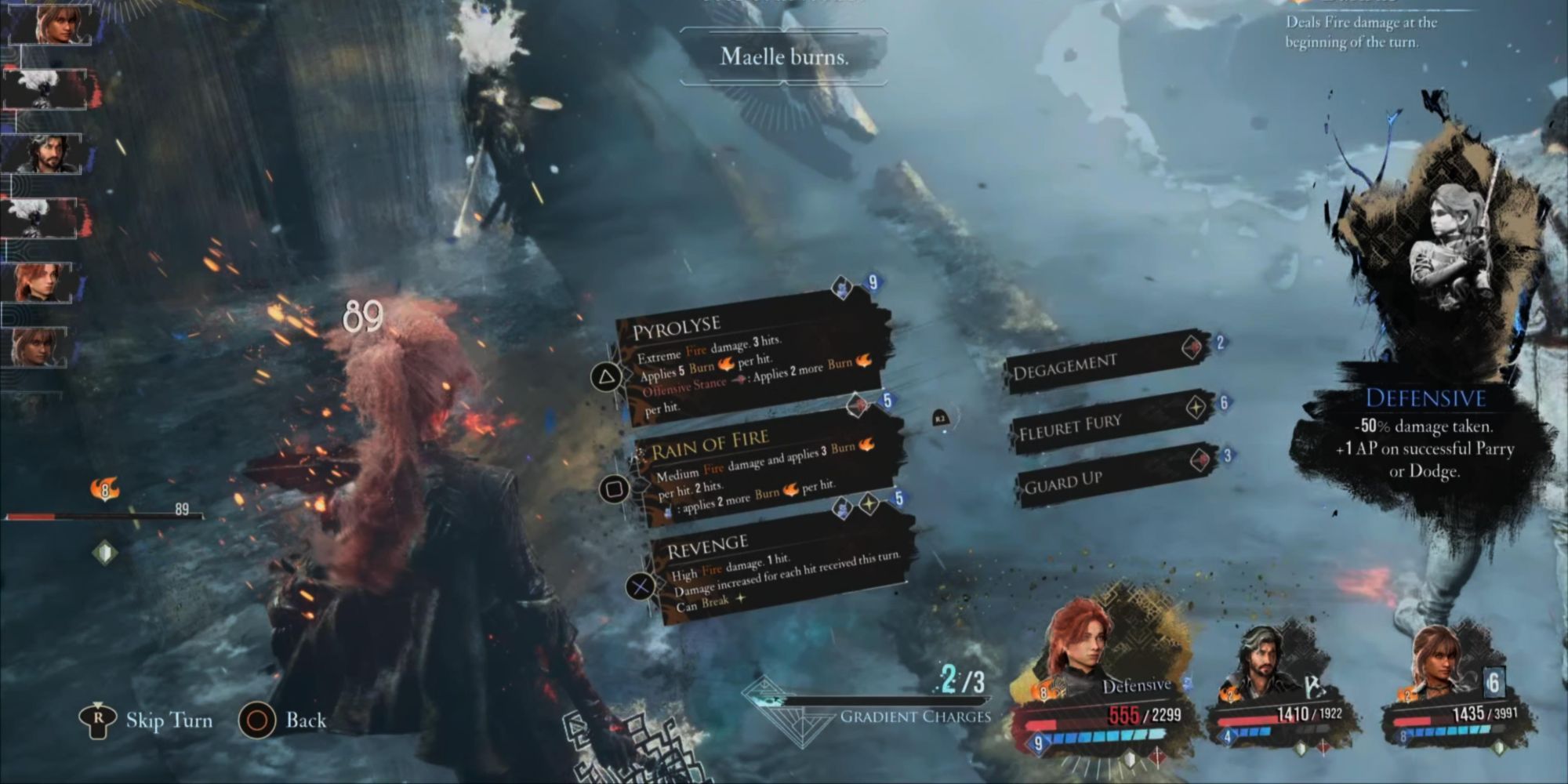Click the Skip Turn button
This screenshot has width=1568, height=784.
click(x=171, y=721)
